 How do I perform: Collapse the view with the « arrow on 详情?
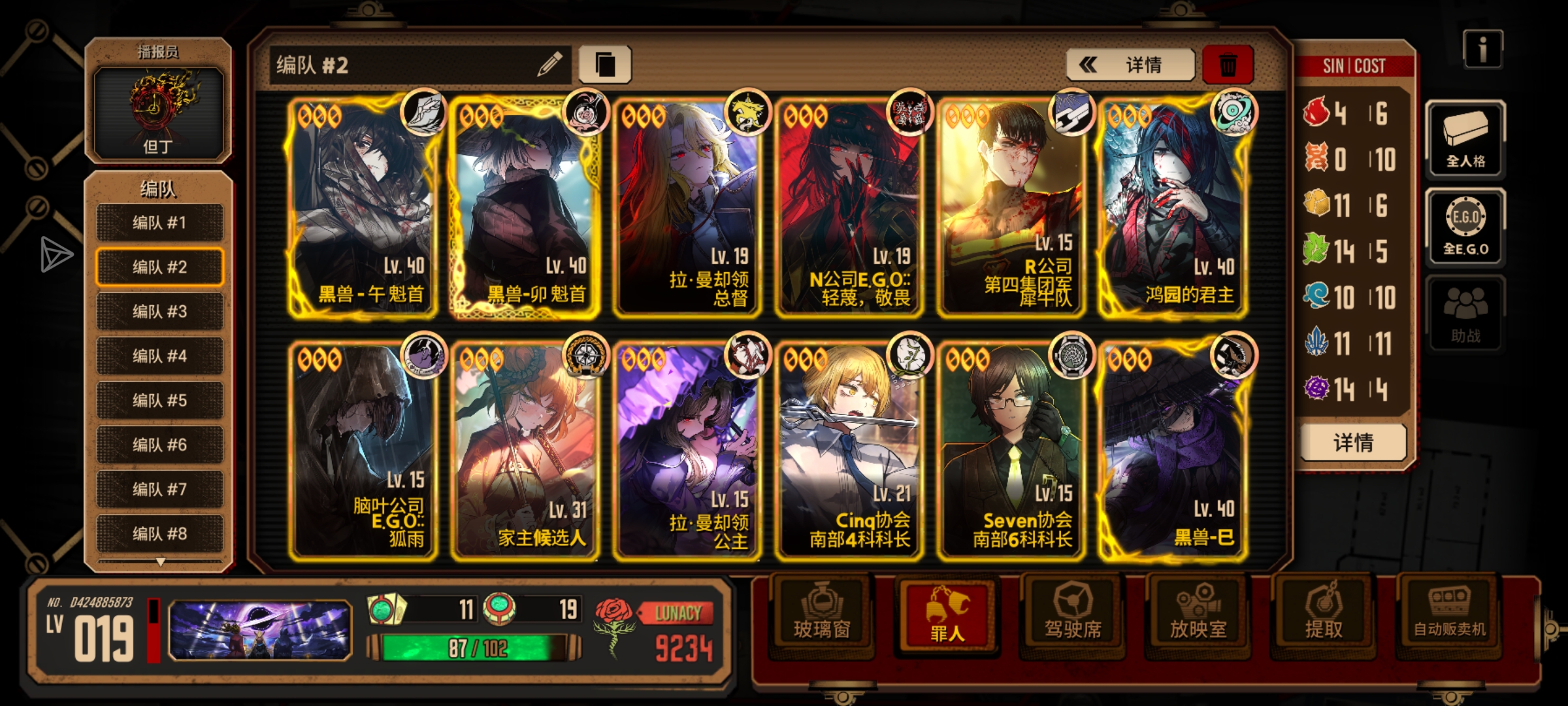(1087, 64)
